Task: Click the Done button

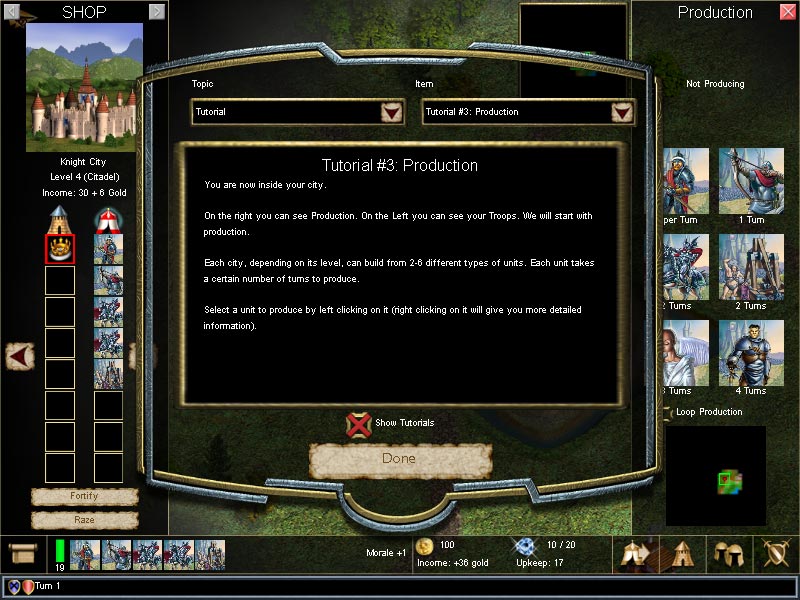Action: pyautogui.click(x=400, y=459)
